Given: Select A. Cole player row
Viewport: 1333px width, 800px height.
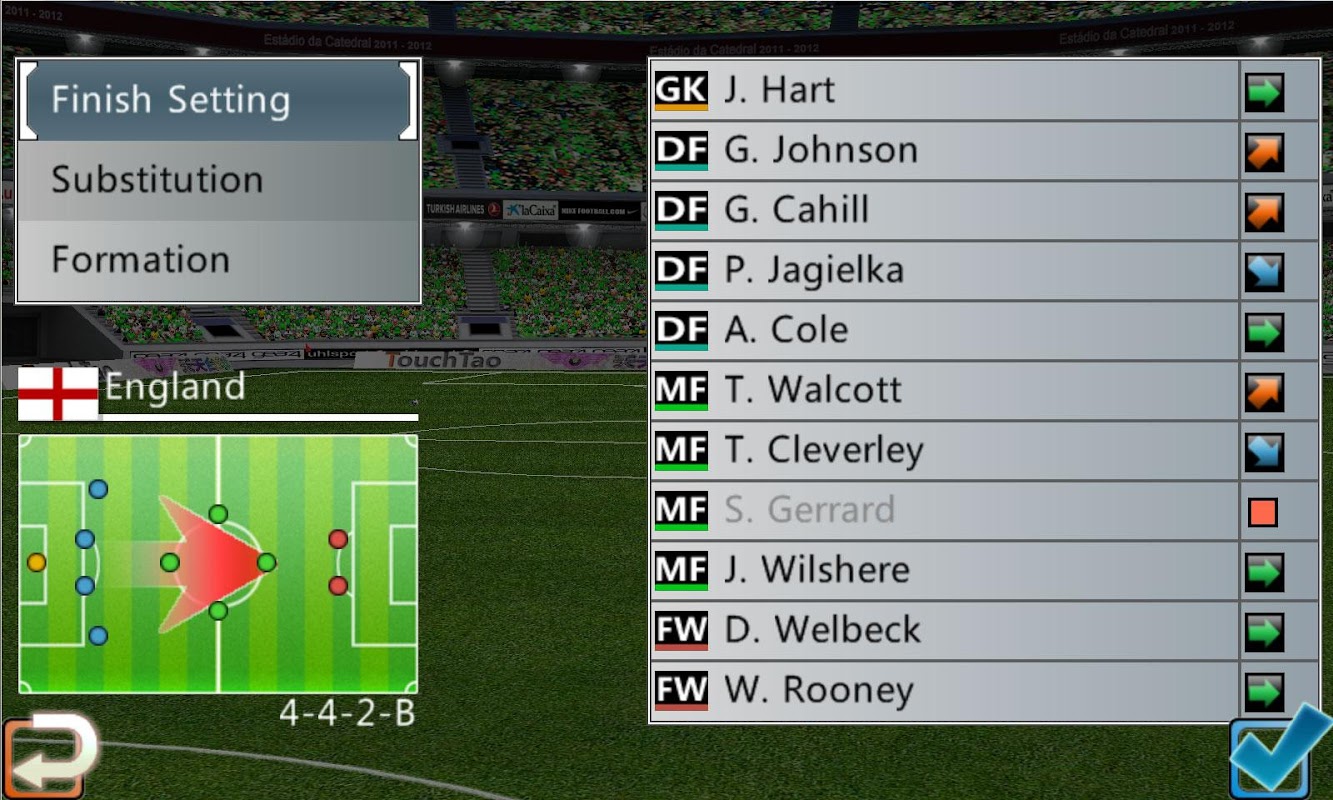Looking at the screenshot, I should 945,331.
